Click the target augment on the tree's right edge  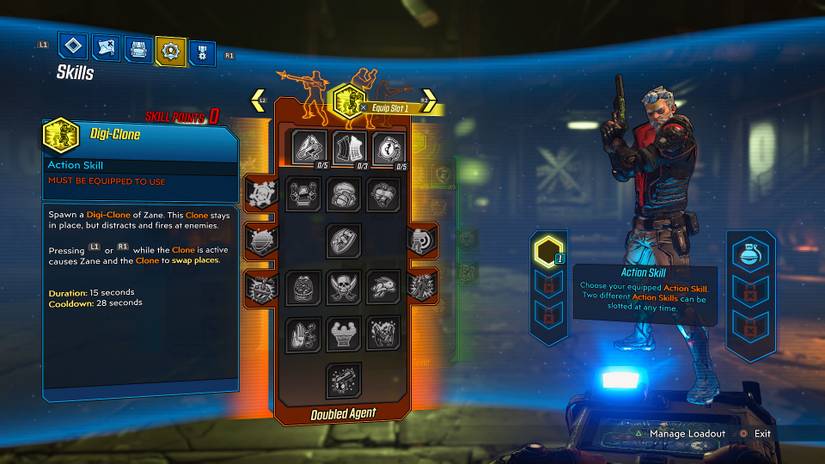point(419,240)
